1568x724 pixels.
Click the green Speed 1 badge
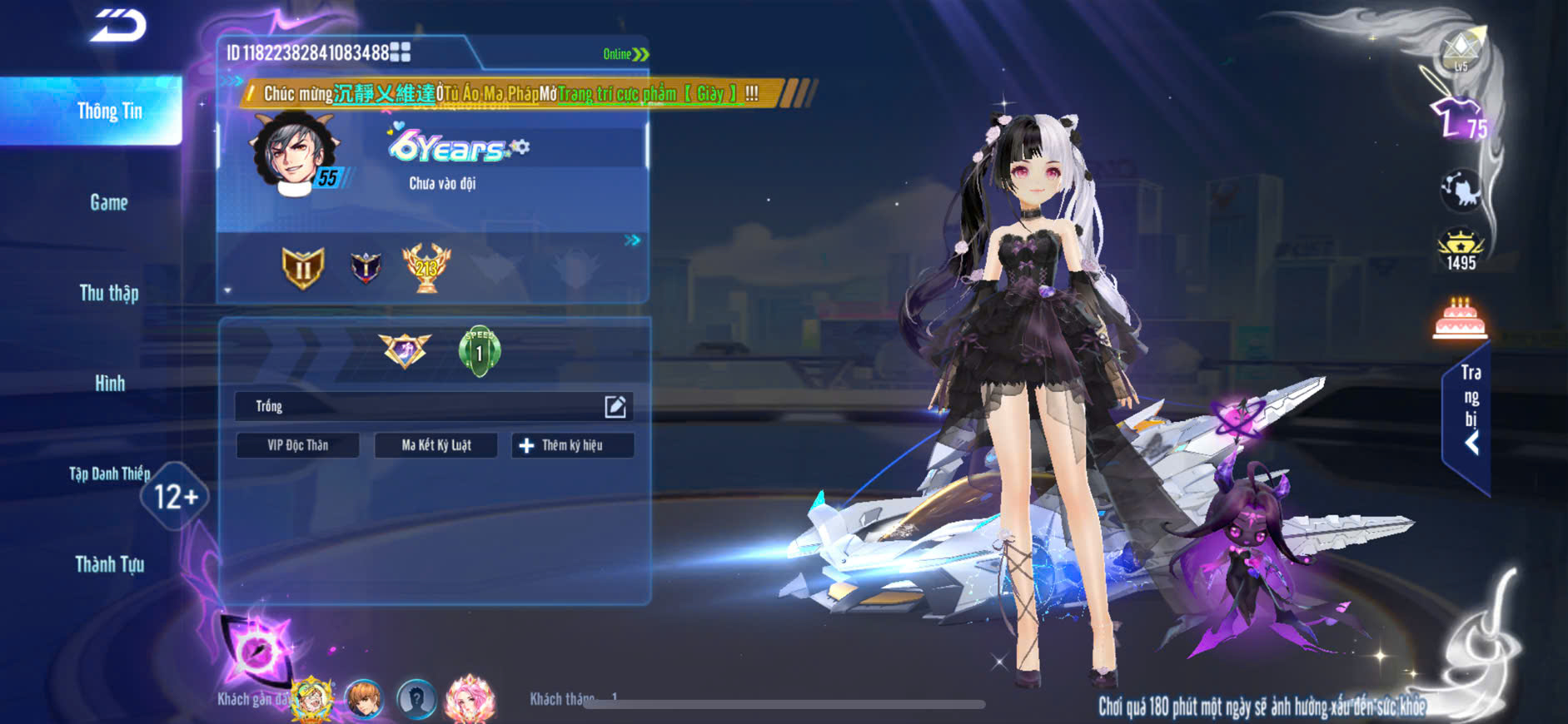pos(480,351)
